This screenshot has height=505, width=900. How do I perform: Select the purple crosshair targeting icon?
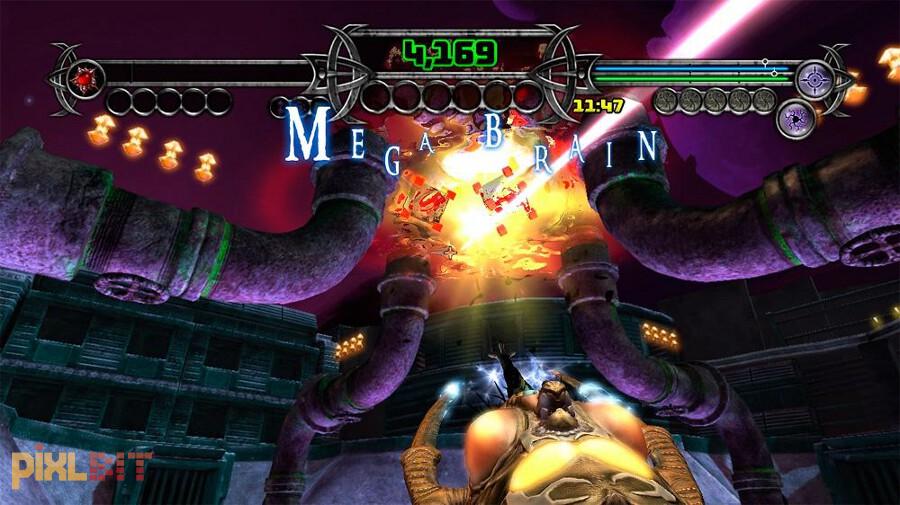818,76
